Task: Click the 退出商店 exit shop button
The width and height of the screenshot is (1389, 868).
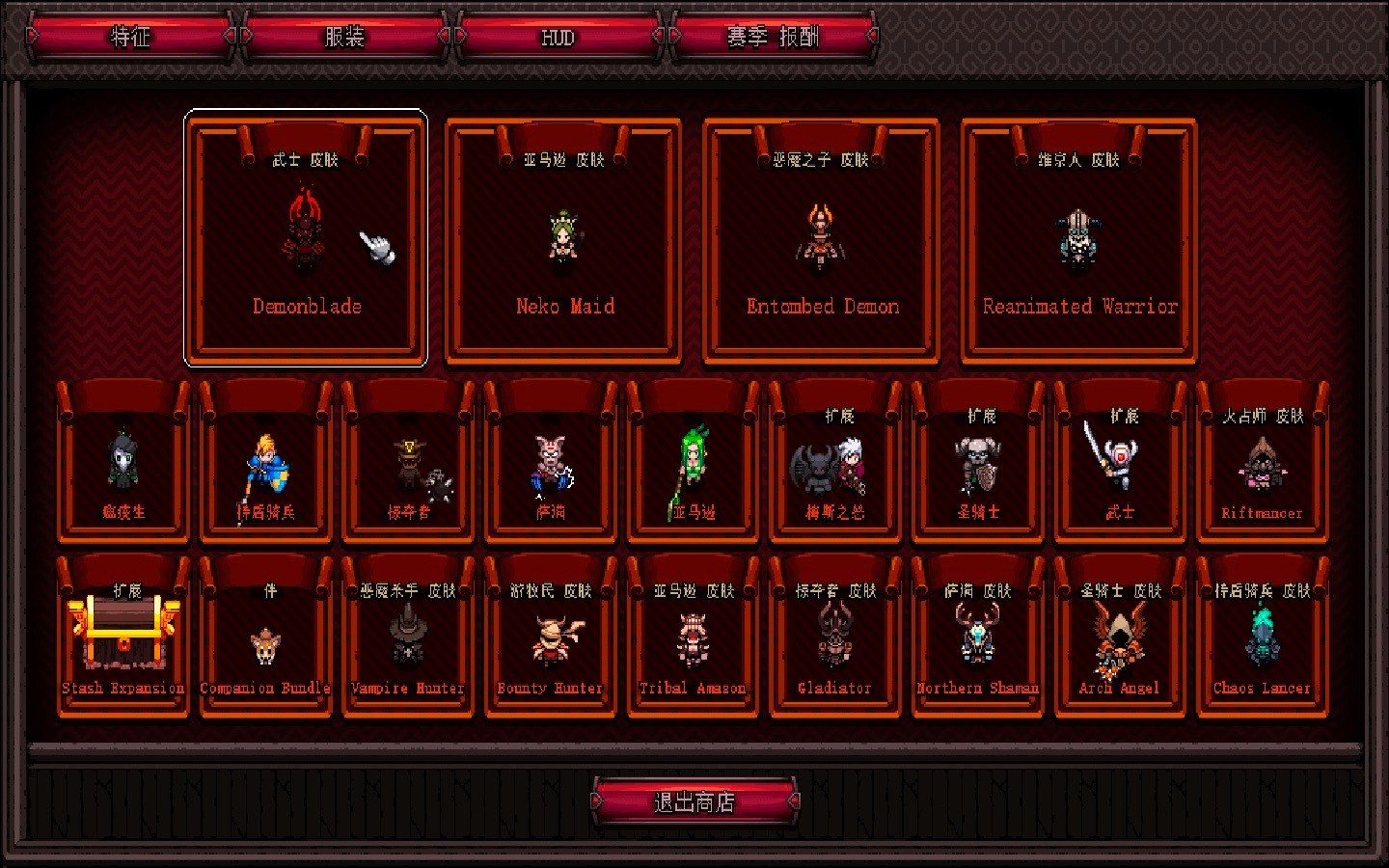Action: click(694, 801)
